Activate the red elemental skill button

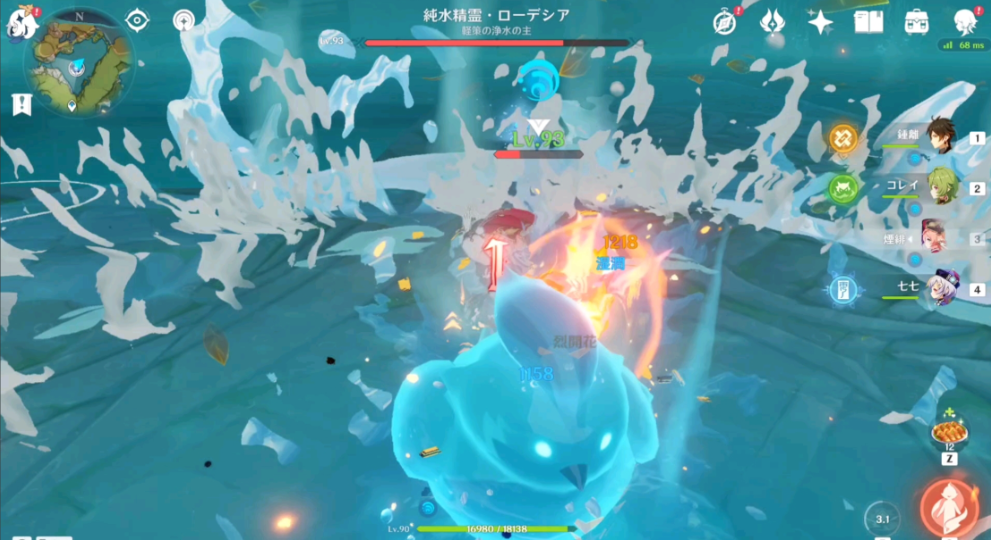946,506
